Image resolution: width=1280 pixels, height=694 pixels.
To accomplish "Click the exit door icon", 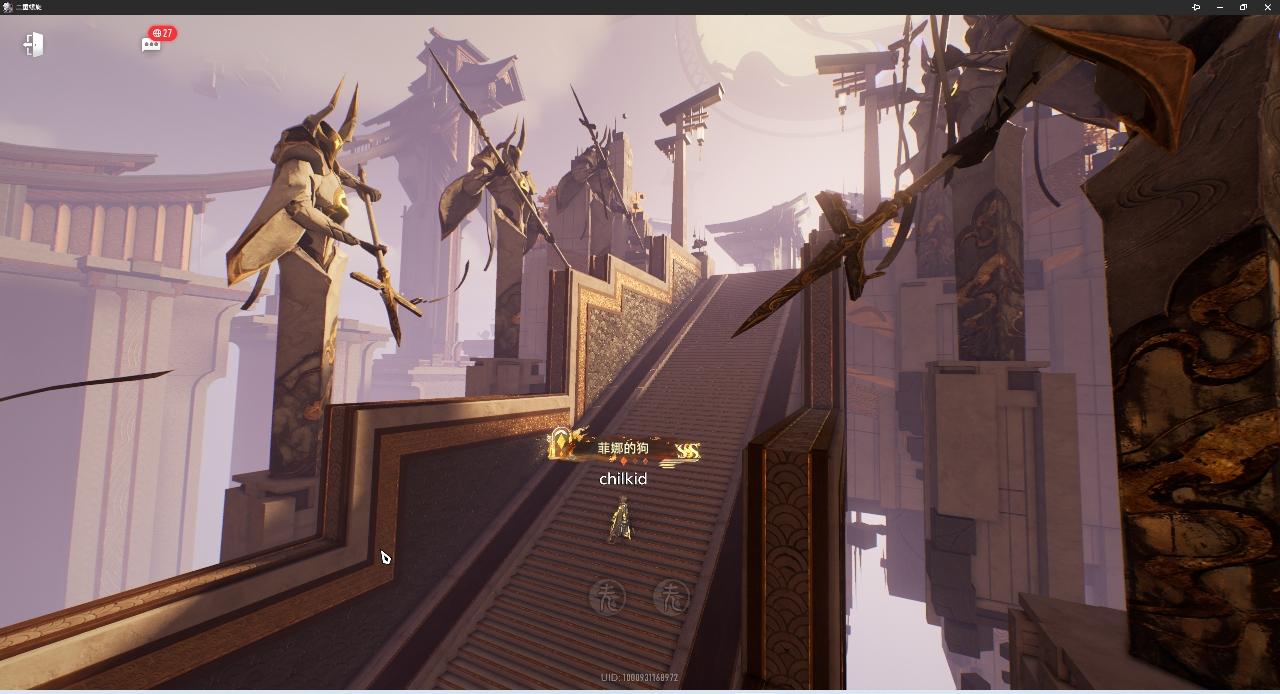I will click(x=33, y=44).
